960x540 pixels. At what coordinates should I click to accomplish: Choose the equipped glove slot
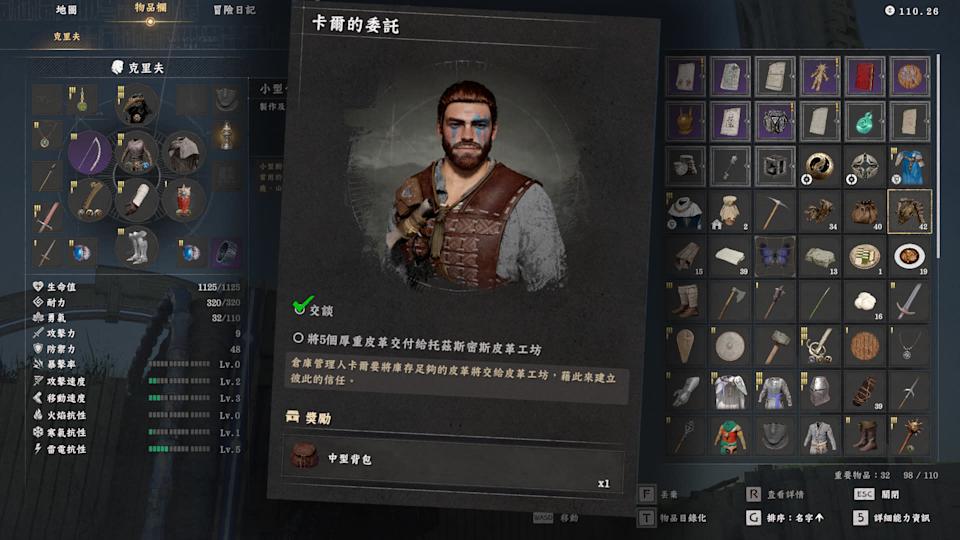[137, 199]
